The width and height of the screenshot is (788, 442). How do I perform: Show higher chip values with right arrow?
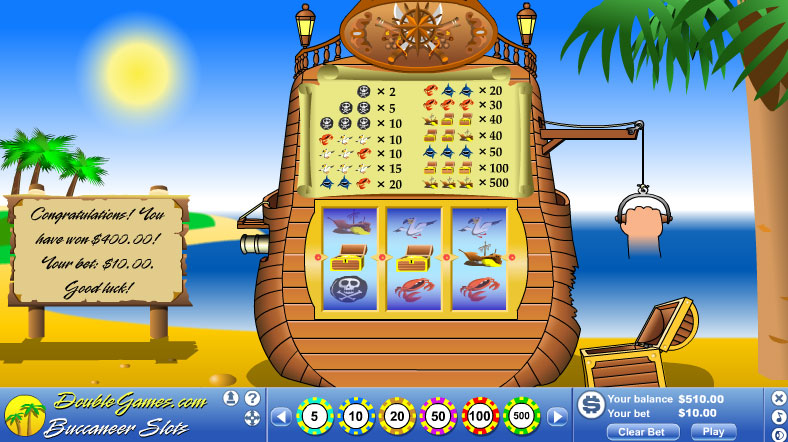click(557, 416)
